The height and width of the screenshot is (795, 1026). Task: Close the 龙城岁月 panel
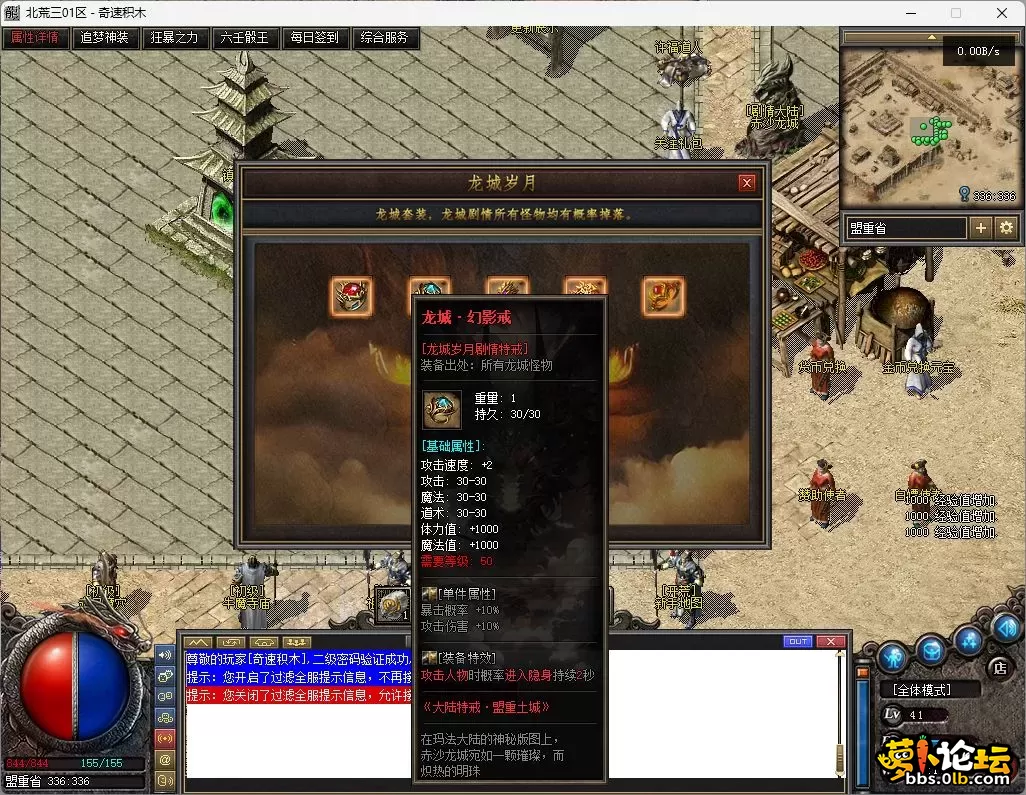point(746,183)
